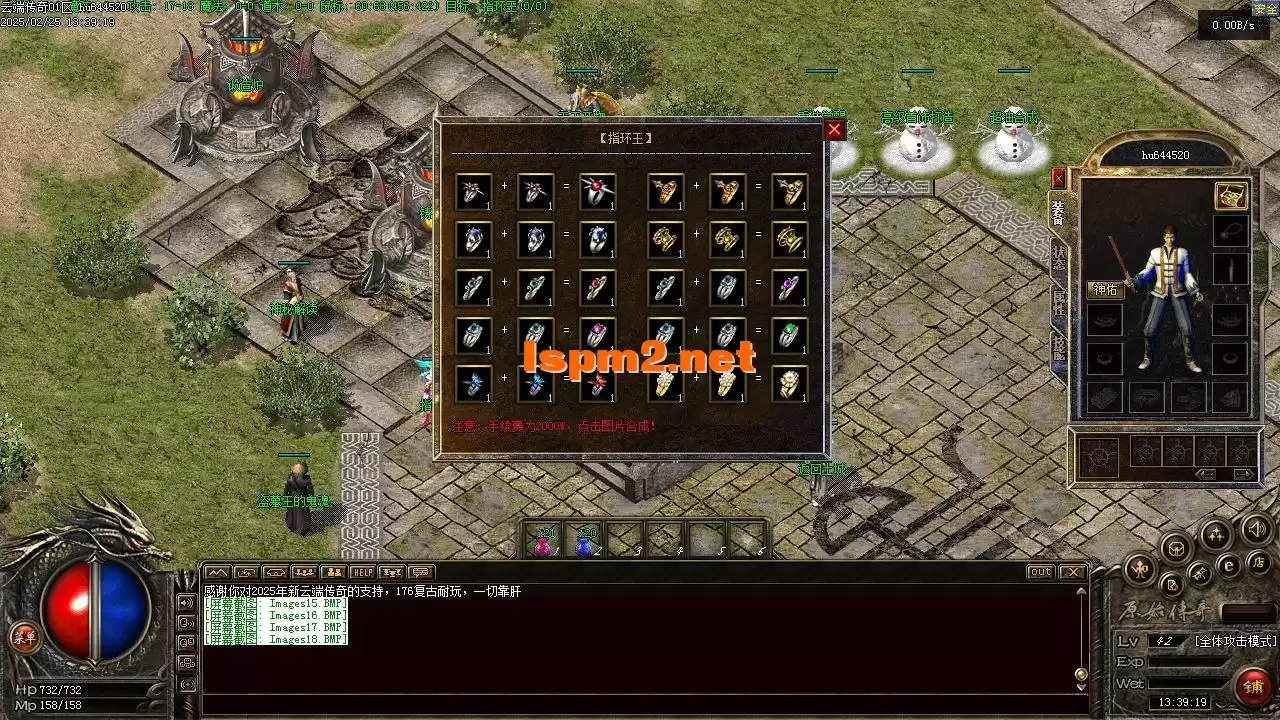The image size is (1280, 720).
Task: Click the pearl gold ring result icon
Action: click(x=790, y=384)
